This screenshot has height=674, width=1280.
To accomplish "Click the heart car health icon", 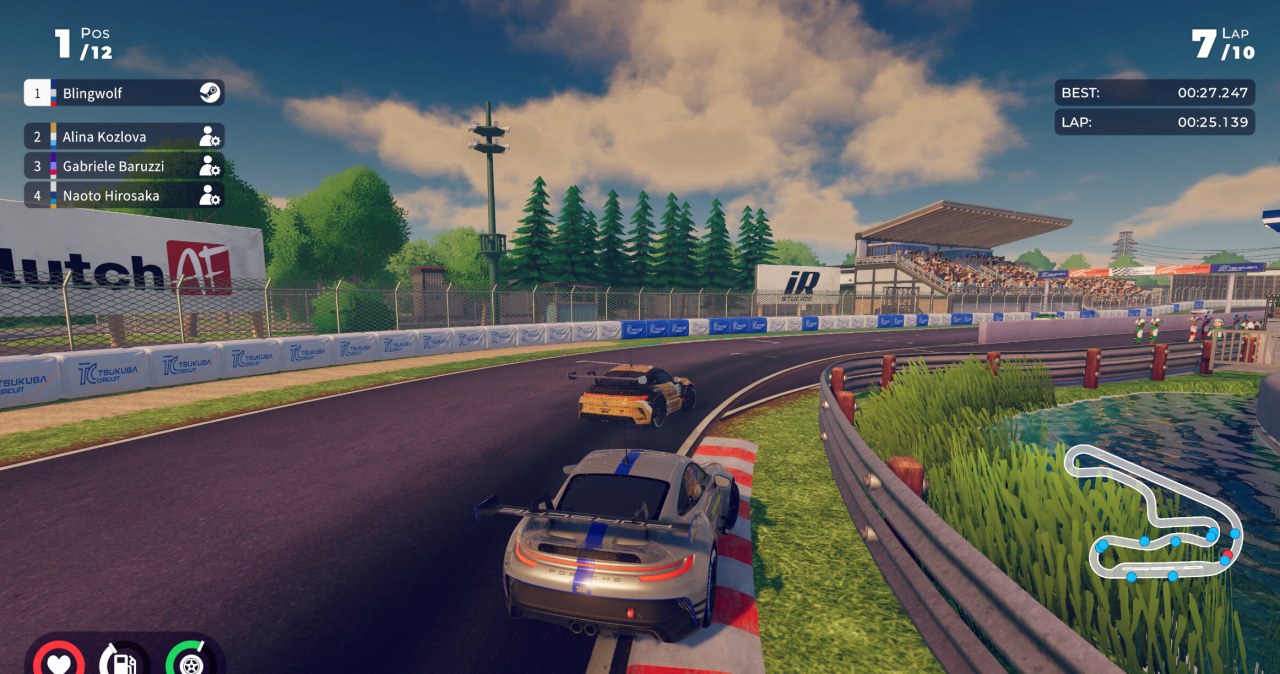I will (58, 660).
